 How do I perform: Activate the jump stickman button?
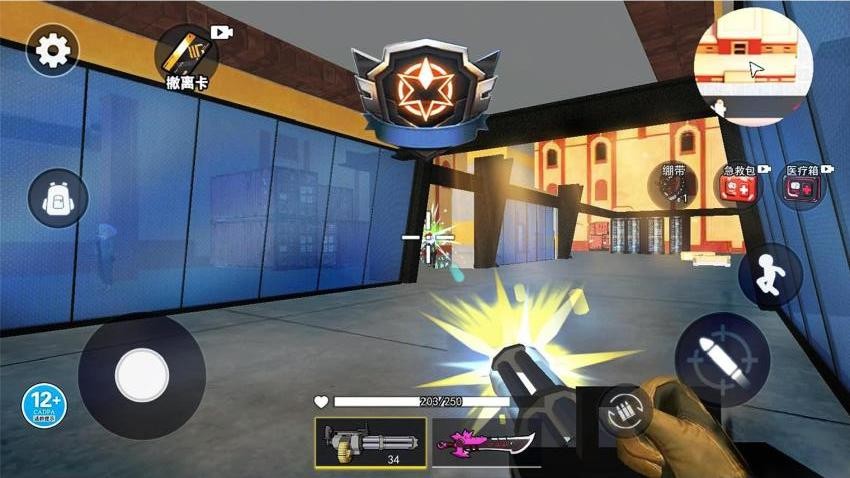pyautogui.click(x=770, y=275)
